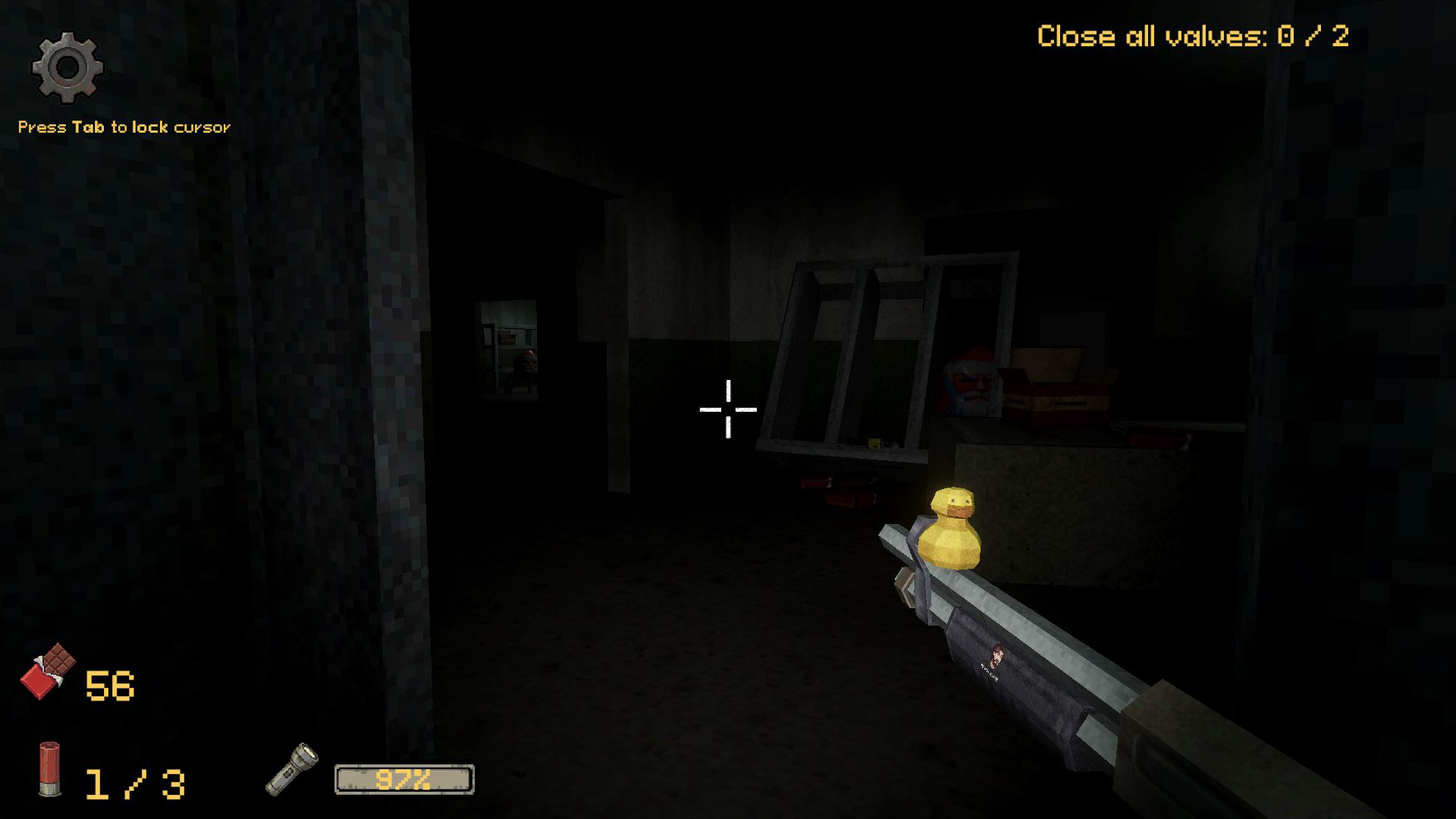The image size is (1456, 819).
Task: Toggle the flashlight battery indicator
Action: pyautogui.click(x=404, y=778)
